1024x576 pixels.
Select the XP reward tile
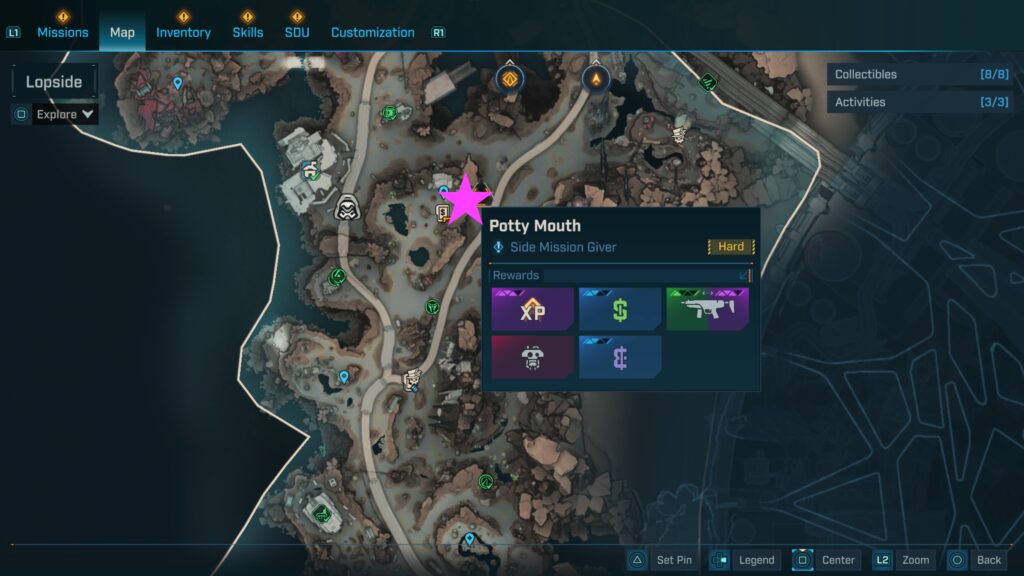pyautogui.click(x=532, y=310)
